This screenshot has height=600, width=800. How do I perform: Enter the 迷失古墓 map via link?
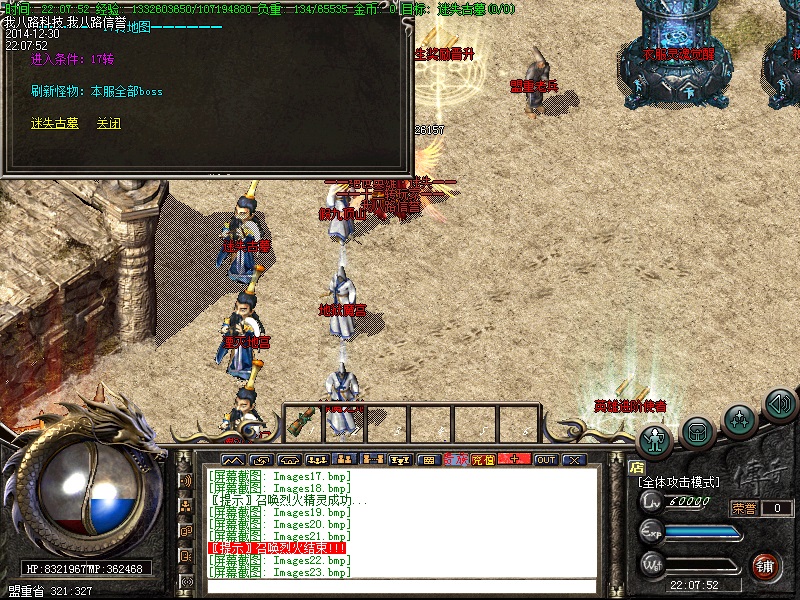point(53,123)
